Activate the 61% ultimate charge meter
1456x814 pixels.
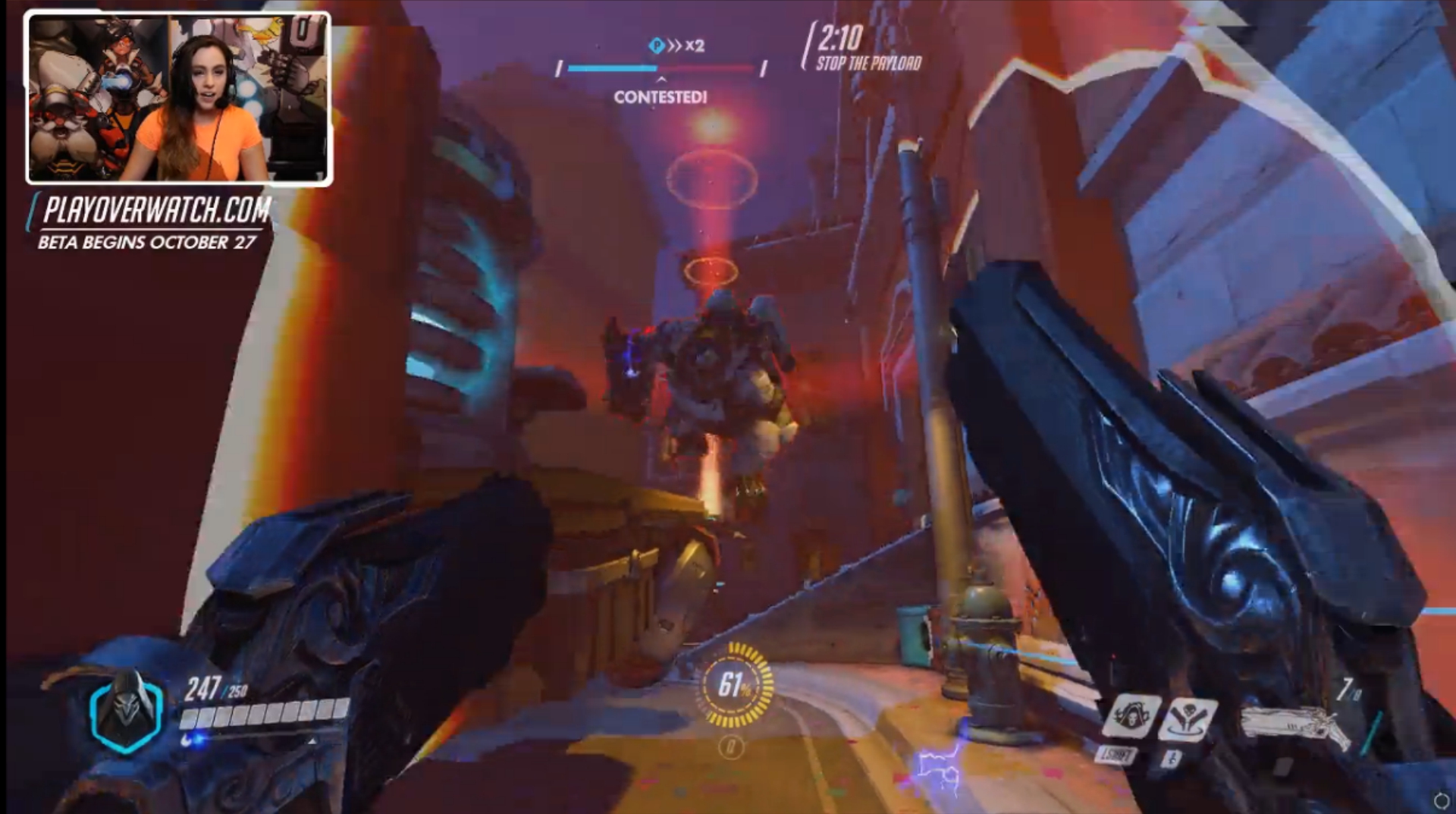(734, 685)
